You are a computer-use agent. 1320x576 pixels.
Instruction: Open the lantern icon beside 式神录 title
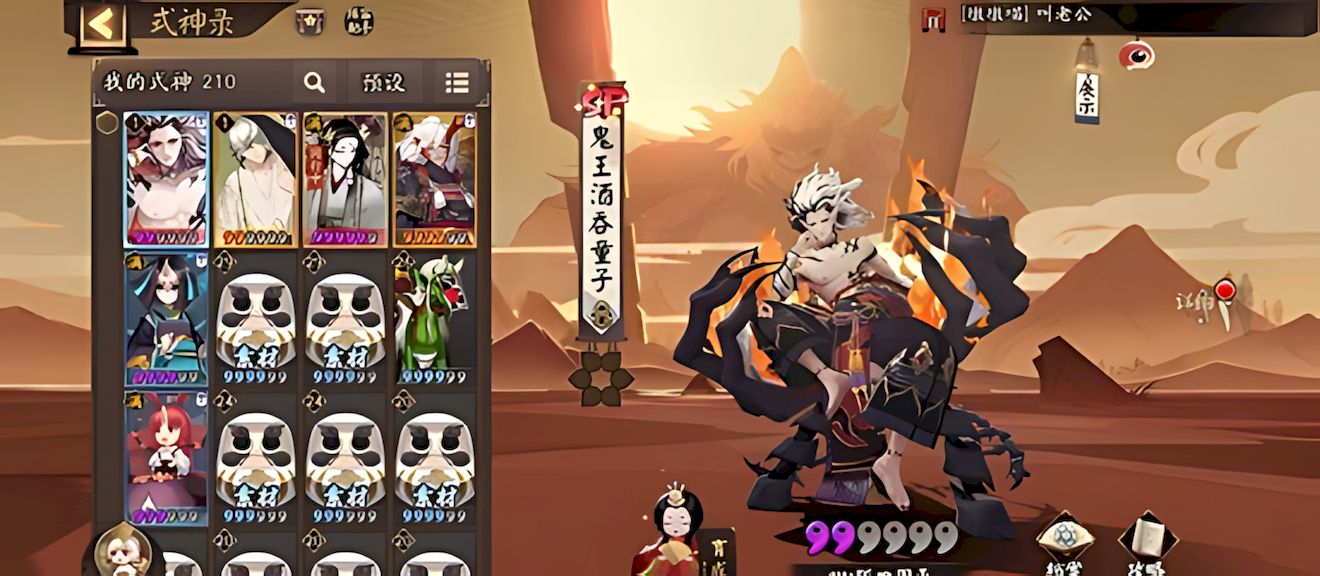[309, 21]
